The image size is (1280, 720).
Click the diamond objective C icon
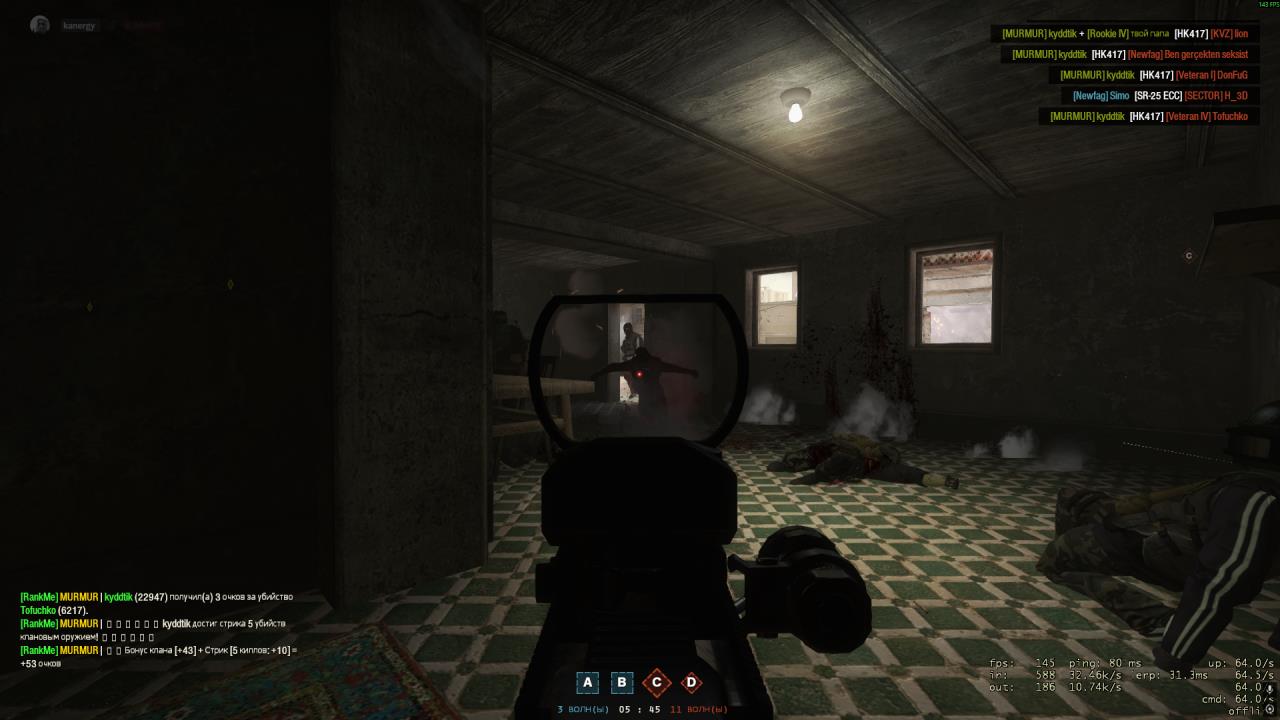click(x=656, y=682)
